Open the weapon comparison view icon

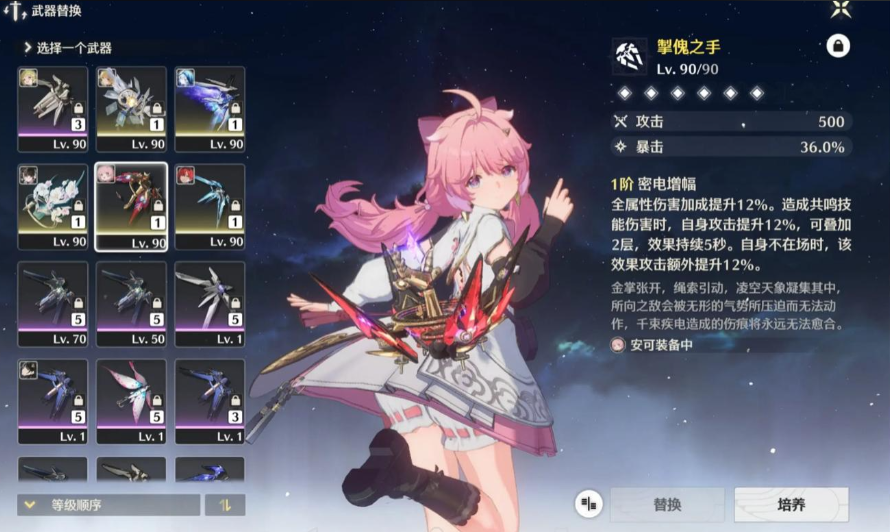point(589,504)
